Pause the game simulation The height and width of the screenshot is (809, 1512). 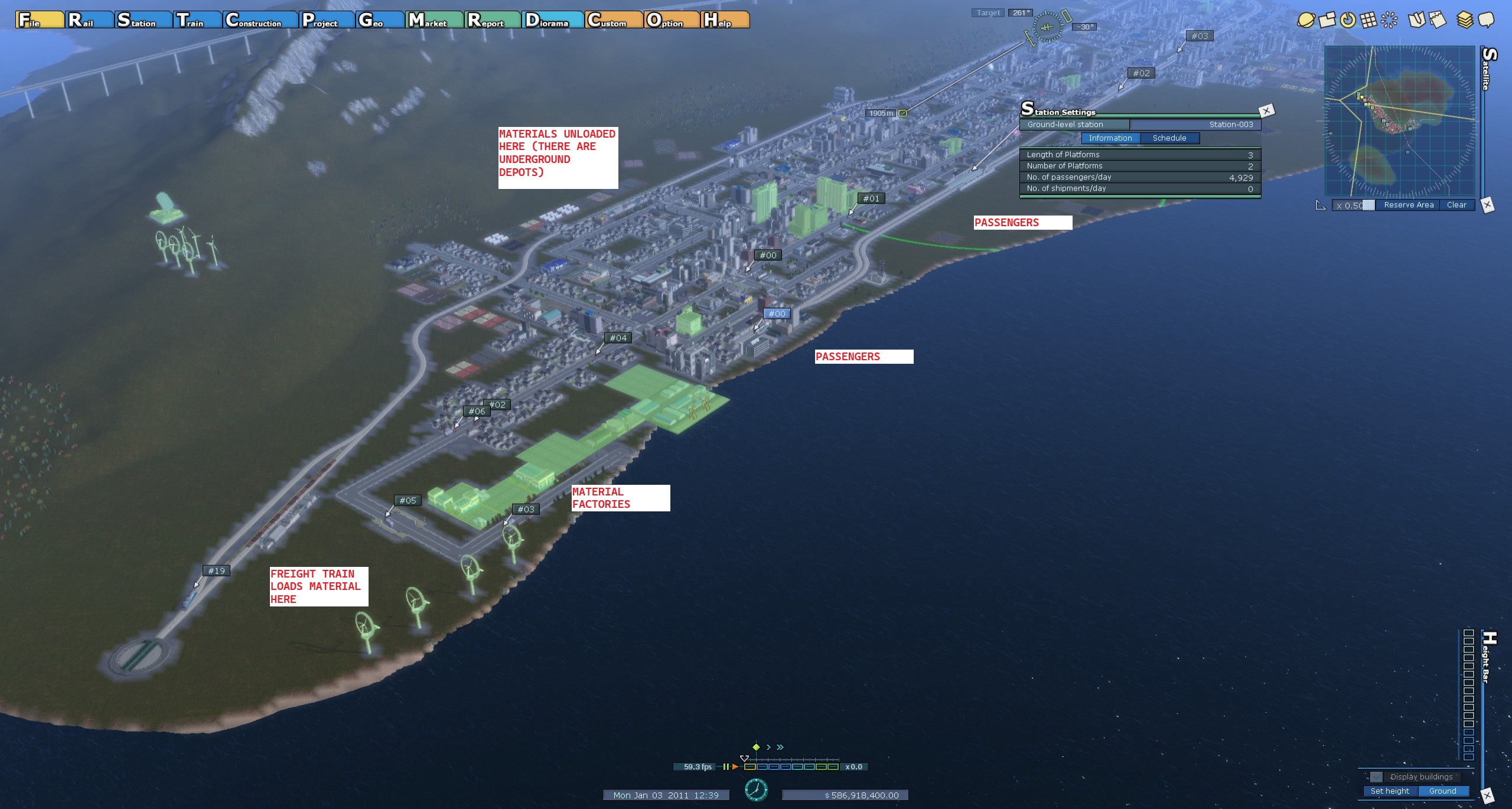(x=726, y=766)
